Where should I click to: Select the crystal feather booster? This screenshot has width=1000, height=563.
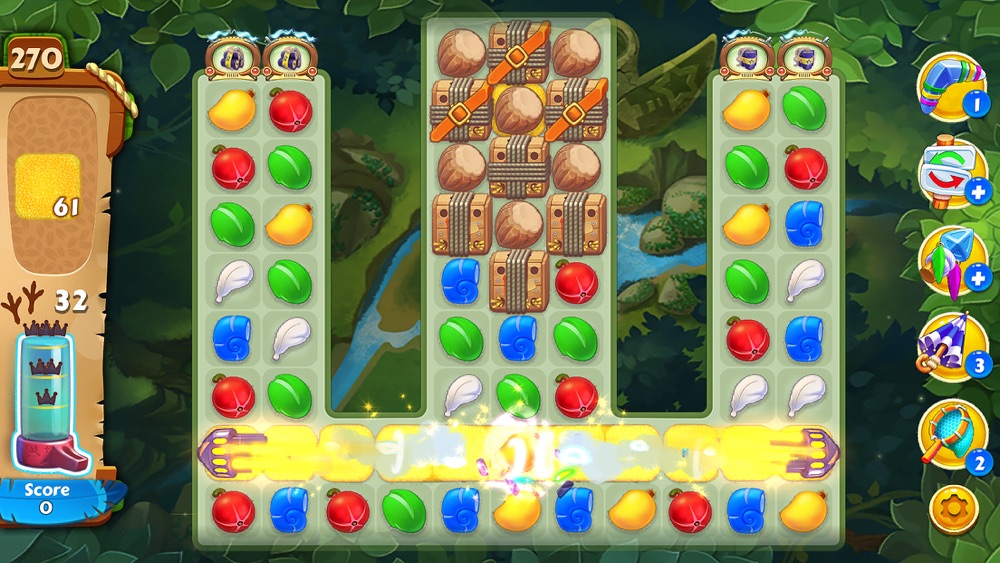click(x=951, y=260)
